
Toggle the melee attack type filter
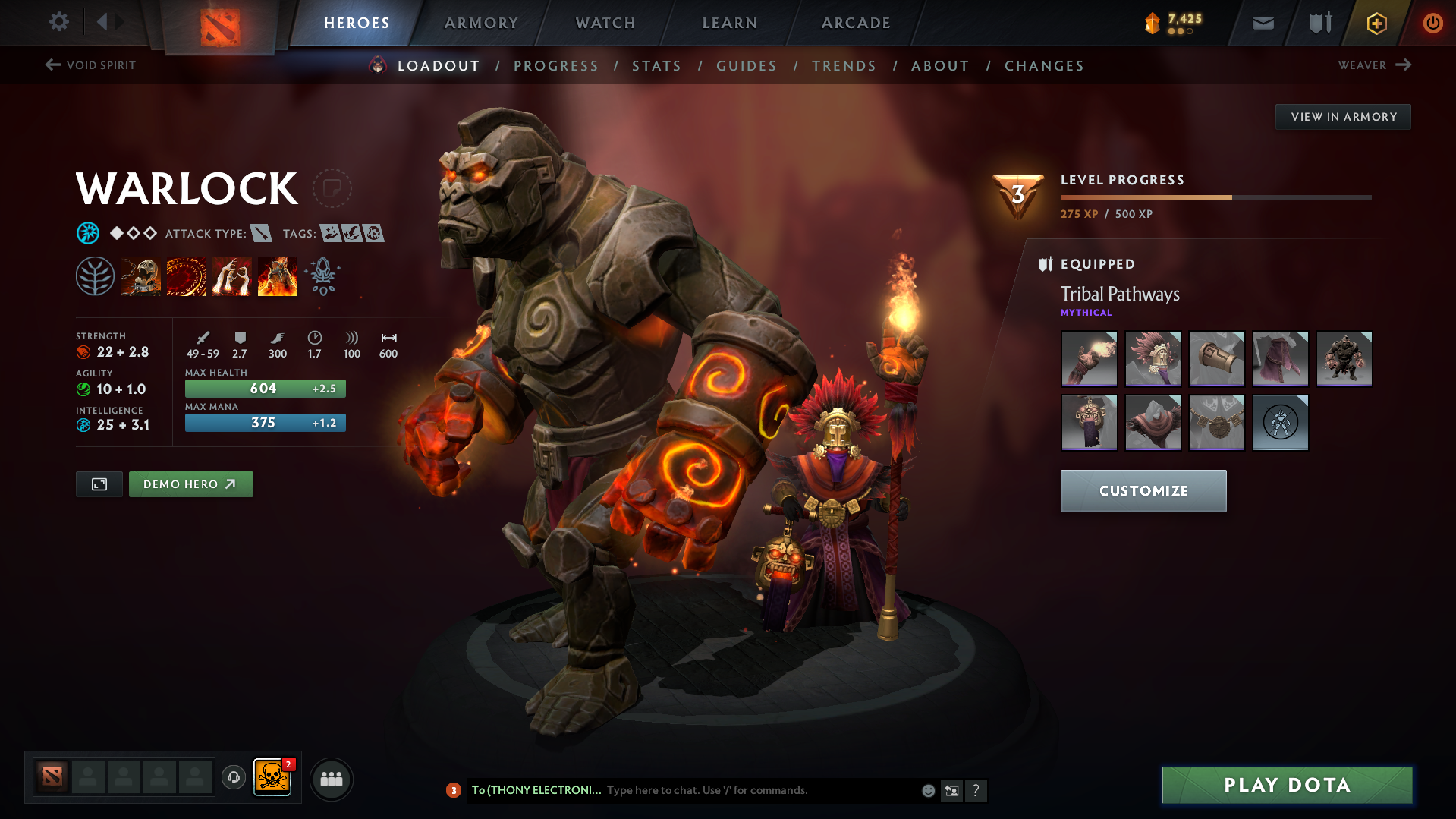click(x=263, y=233)
